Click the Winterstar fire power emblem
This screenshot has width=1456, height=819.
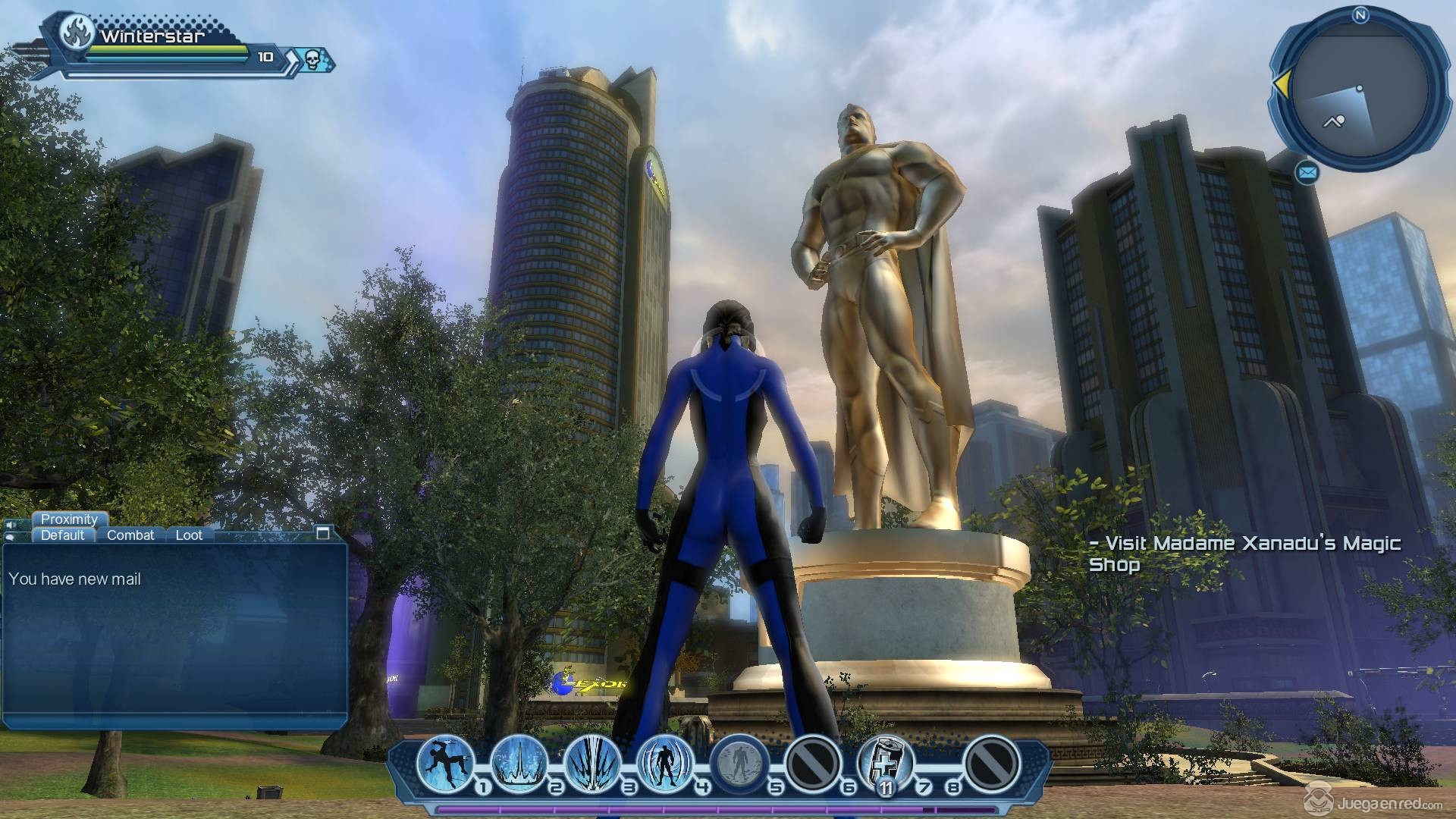tap(77, 32)
